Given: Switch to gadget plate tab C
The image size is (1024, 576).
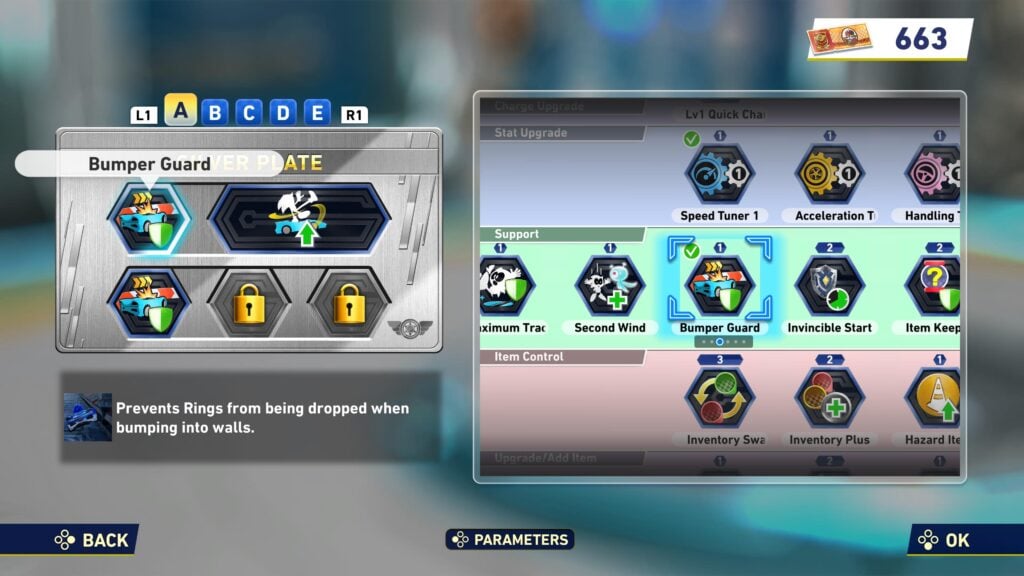Looking at the screenshot, I should click(249, 113).
